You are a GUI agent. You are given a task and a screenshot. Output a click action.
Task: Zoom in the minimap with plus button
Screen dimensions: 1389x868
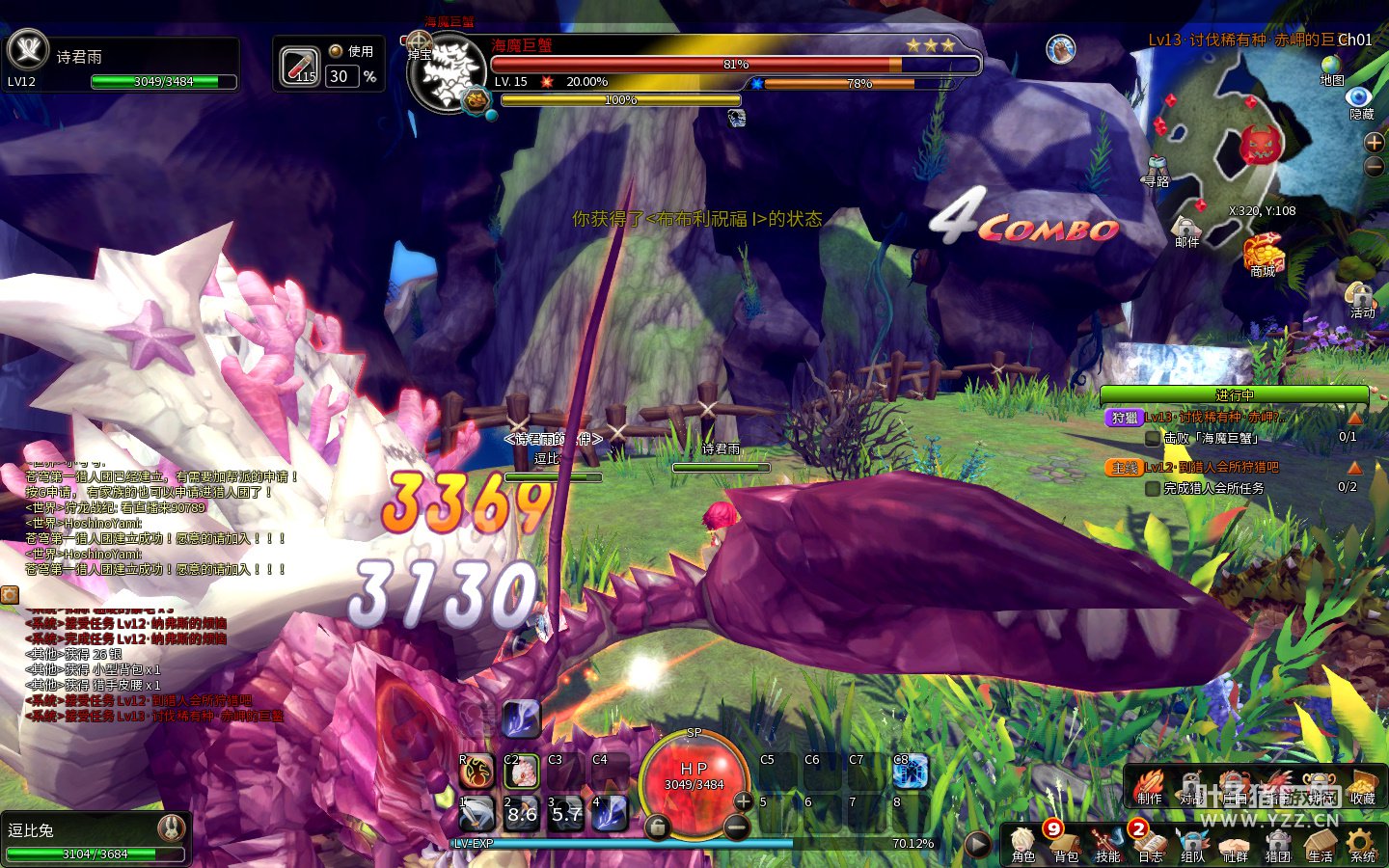1375,142
